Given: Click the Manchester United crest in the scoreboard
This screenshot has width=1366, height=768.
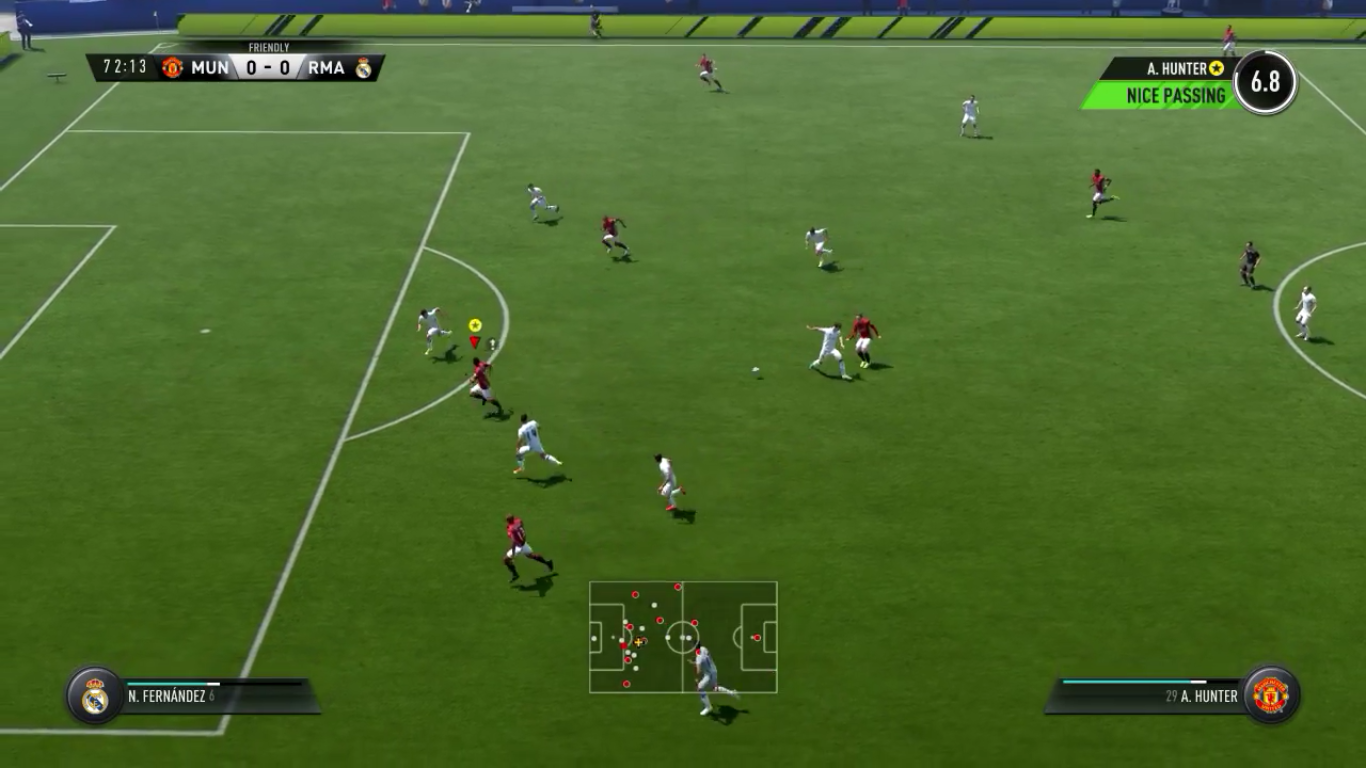Looking at the screenshot, I should pos(172,68).
